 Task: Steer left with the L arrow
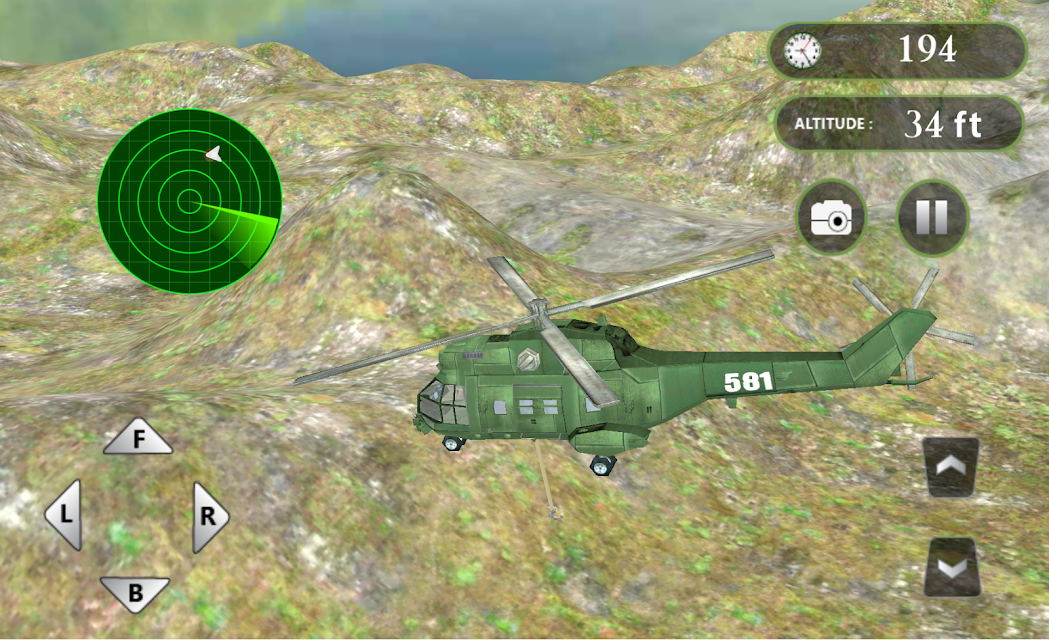65,515
